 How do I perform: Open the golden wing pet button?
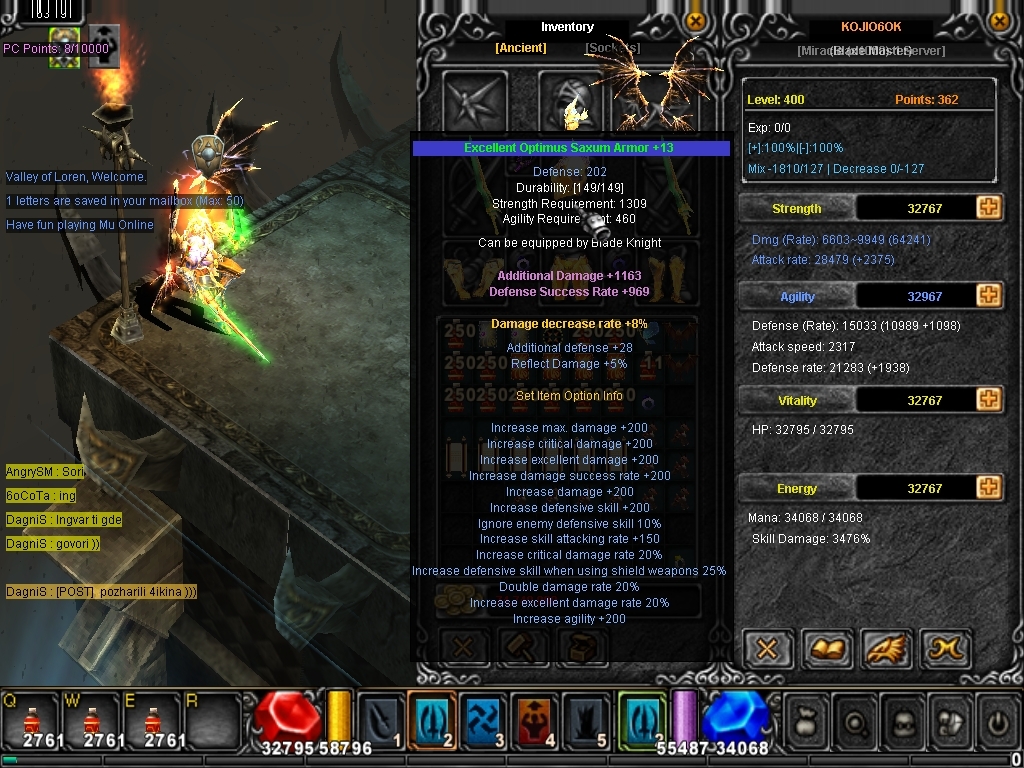pyautogui.click(x=885, y=649)
